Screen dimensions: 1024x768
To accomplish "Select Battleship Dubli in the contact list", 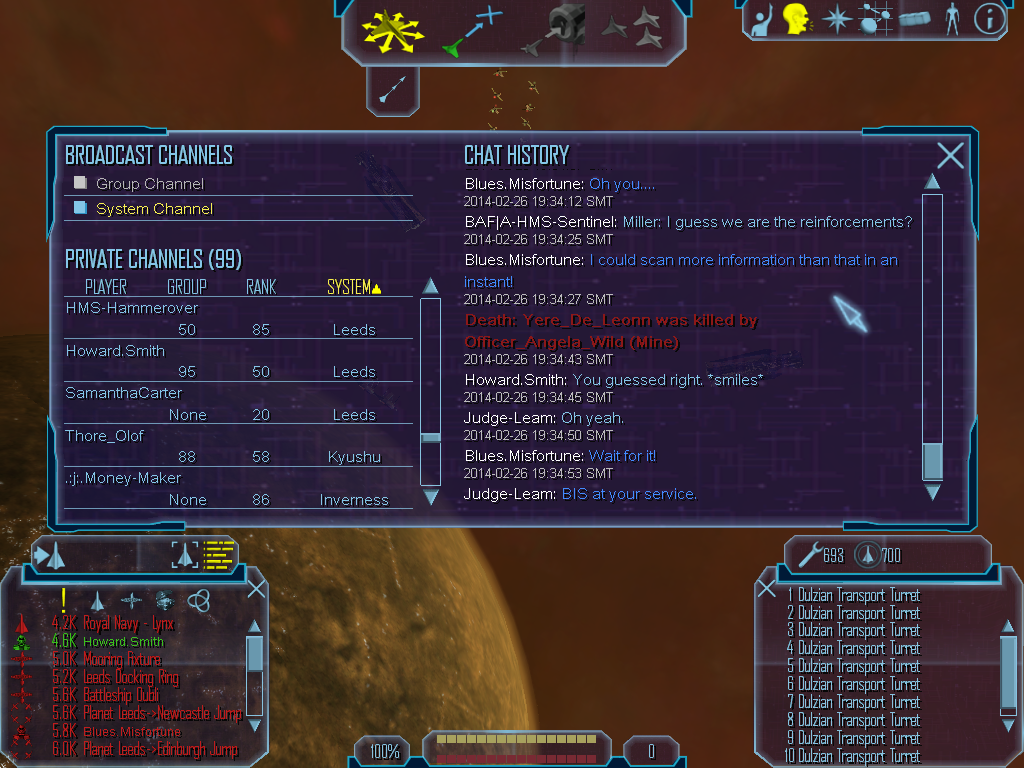I will [120, 695].
